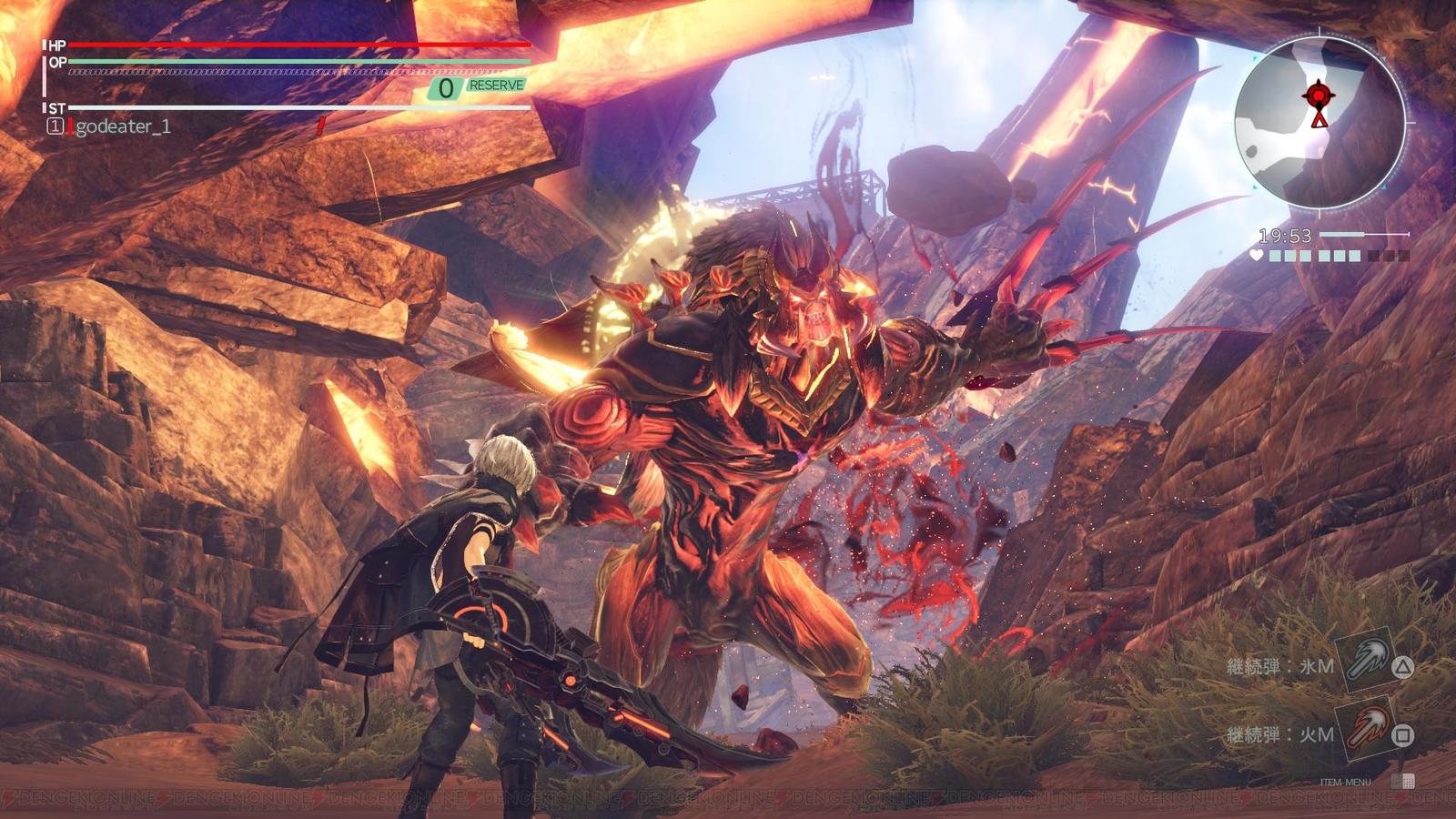Select the red enemy marker on the minimap
Viewport: 1456px width, 819px height.
[x=1319, y=95]
